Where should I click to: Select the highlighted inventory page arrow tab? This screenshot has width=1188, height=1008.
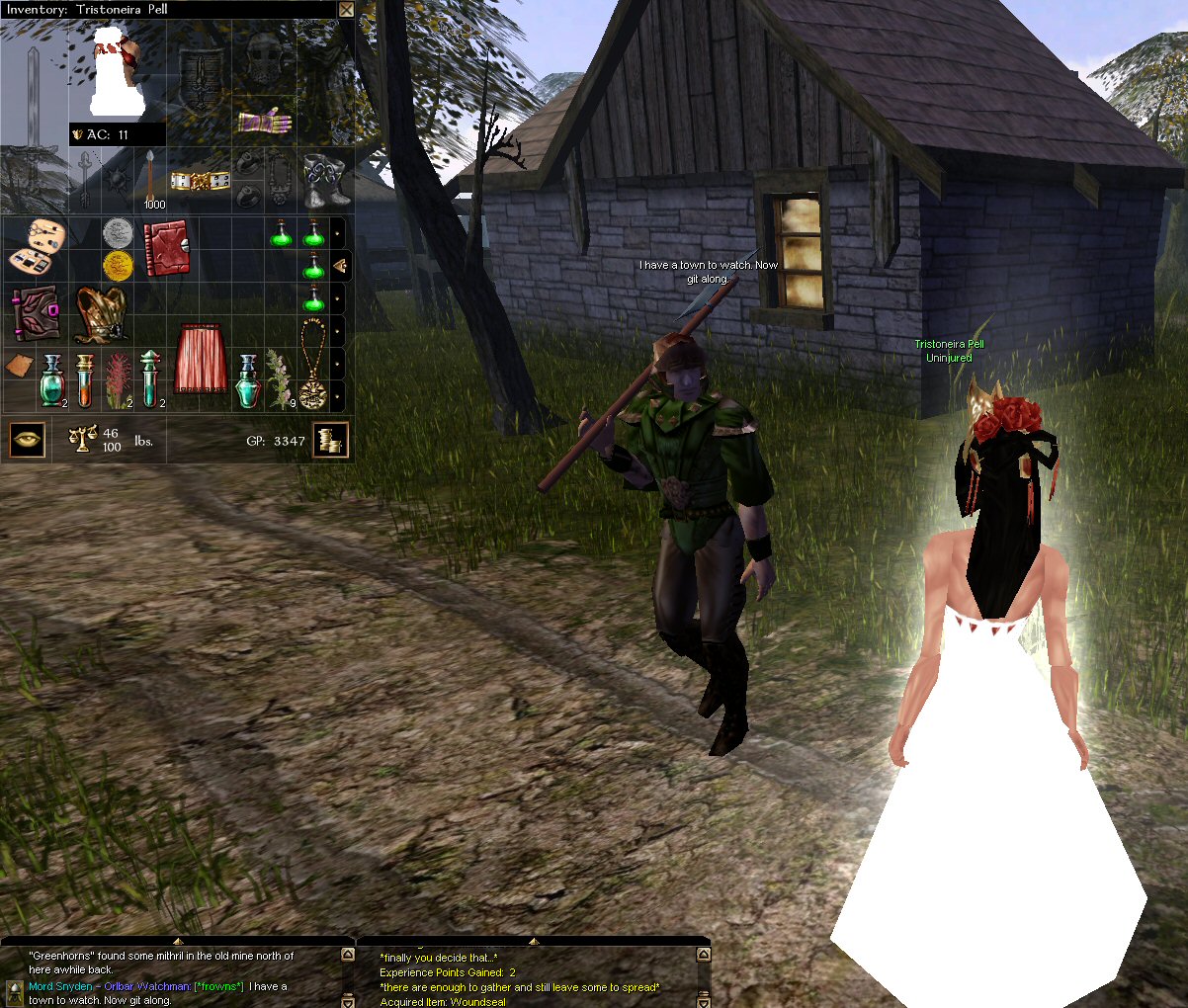[x=339, y=265]
